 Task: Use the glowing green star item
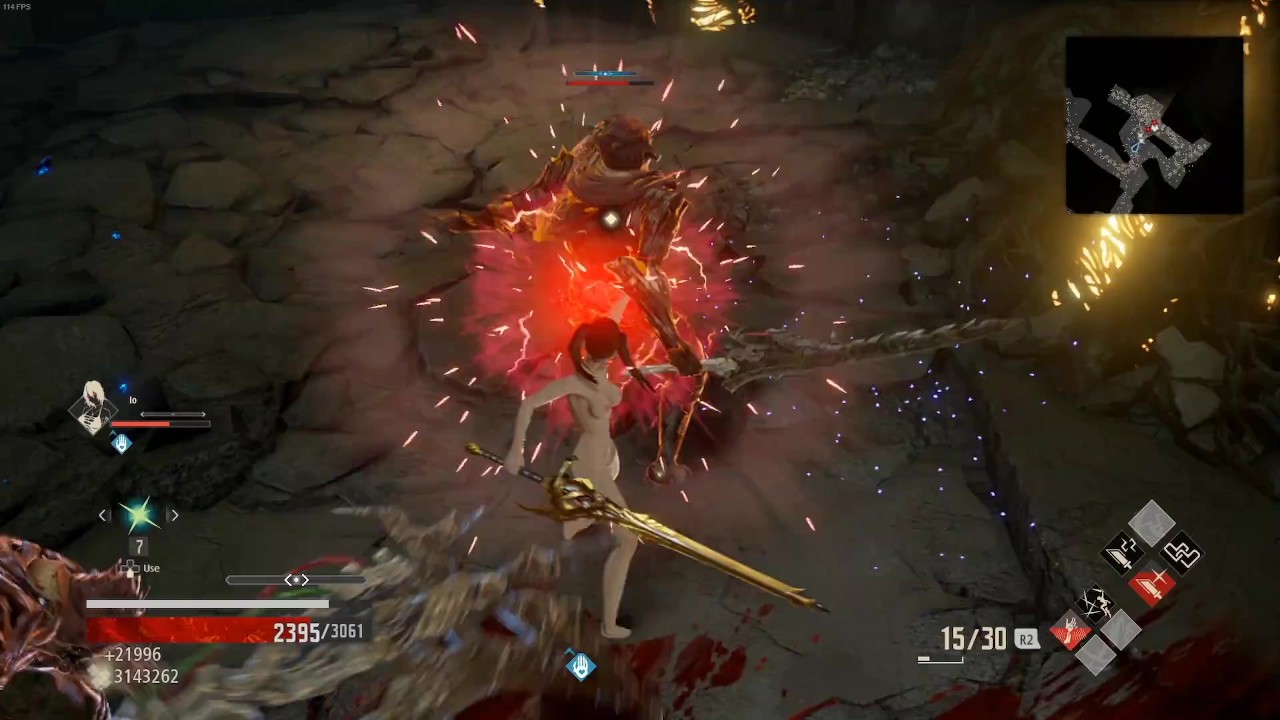[x=139, y=515]
